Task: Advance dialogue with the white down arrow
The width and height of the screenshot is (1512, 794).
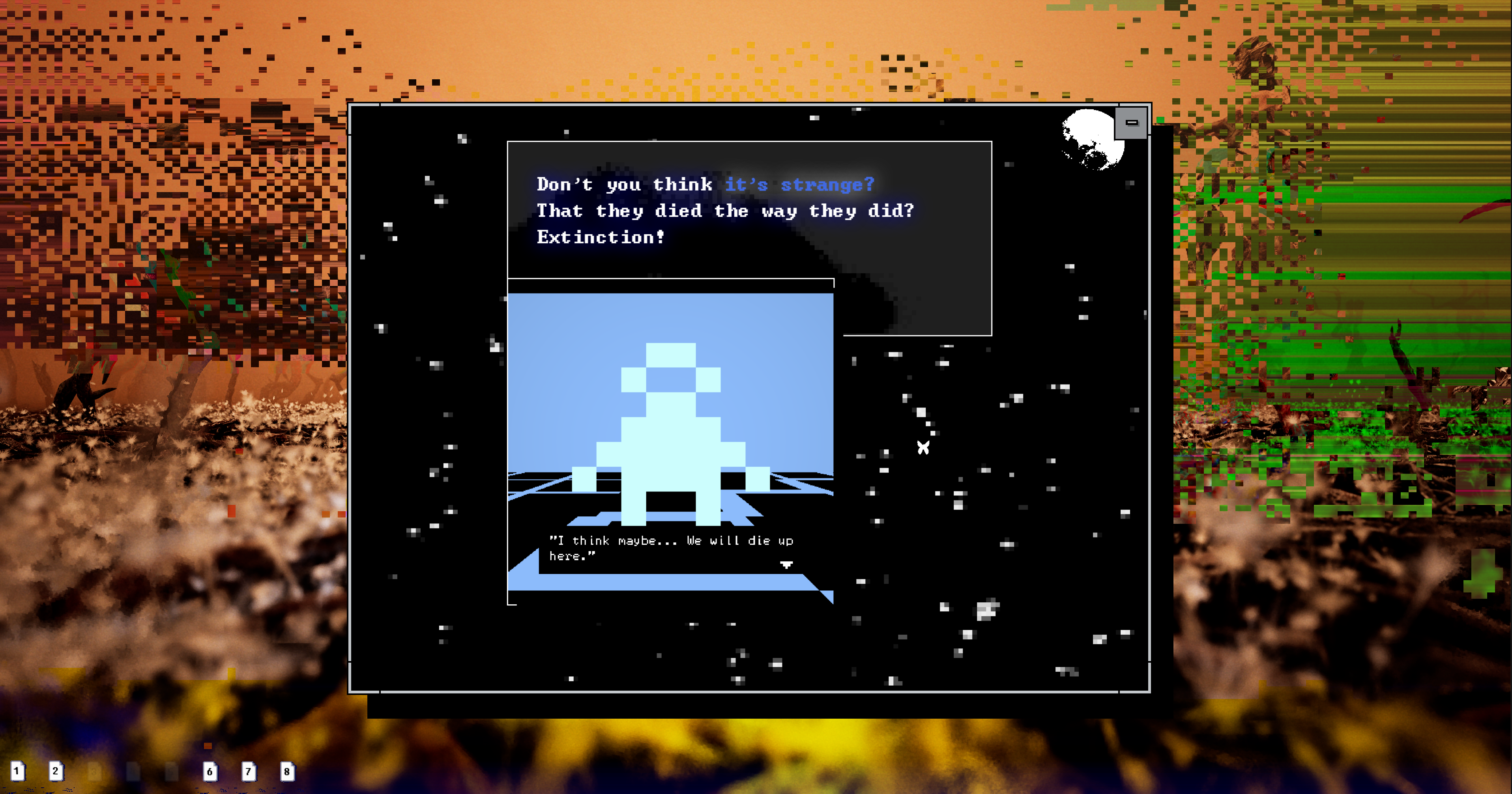Action: click(786, 564)
